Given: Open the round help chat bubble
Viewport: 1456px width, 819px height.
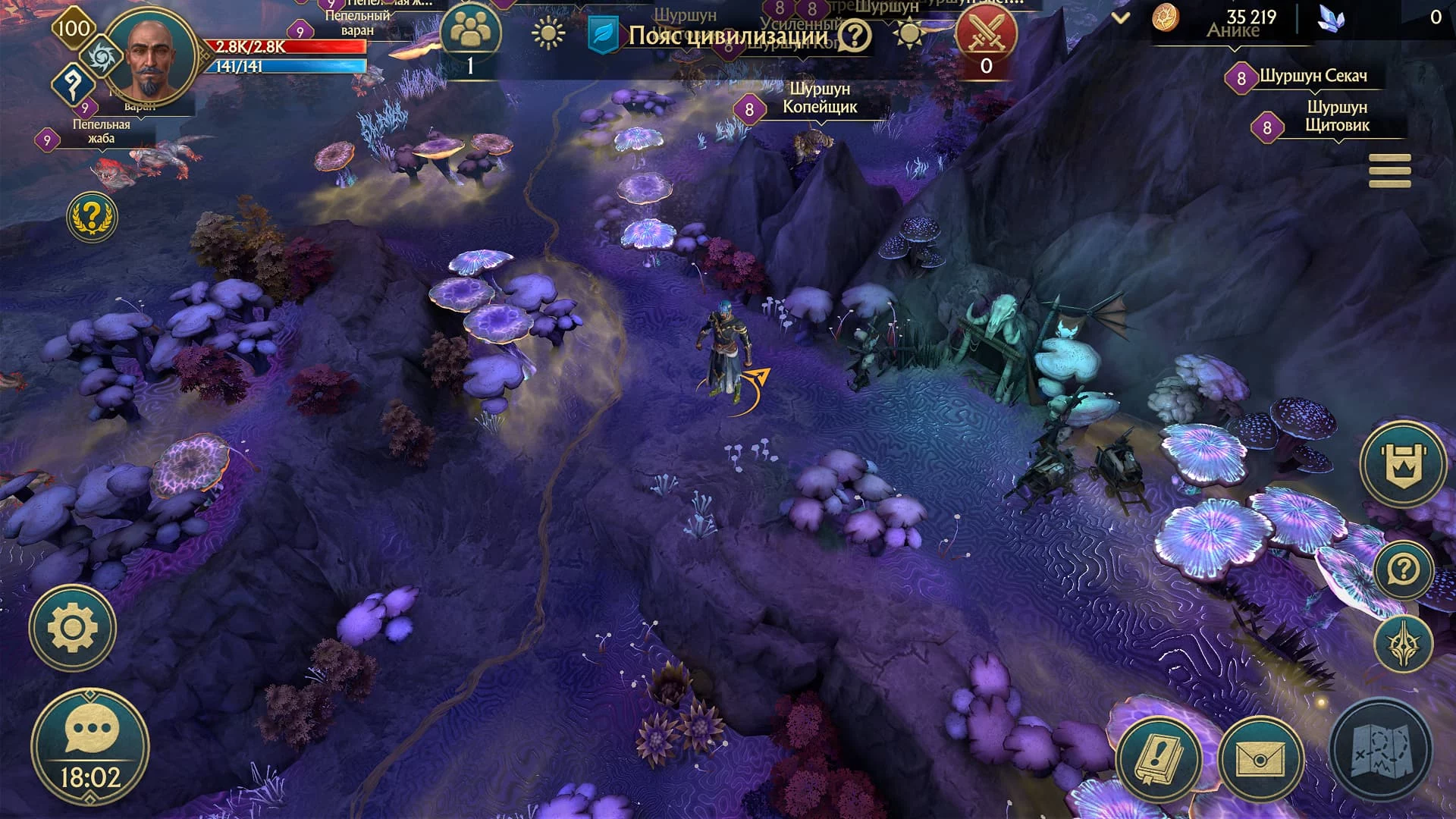Looking at the screenshot, I should tap(1403, 570).
